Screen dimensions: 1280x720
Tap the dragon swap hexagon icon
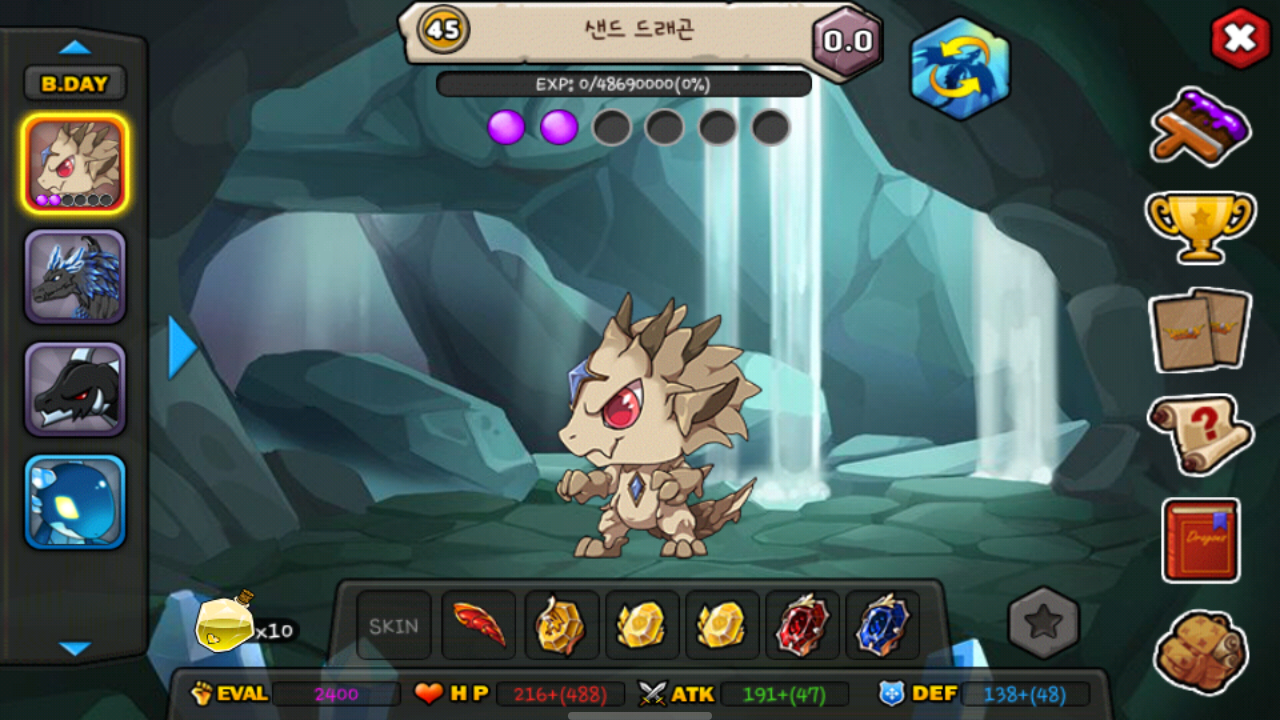point(959,69)
